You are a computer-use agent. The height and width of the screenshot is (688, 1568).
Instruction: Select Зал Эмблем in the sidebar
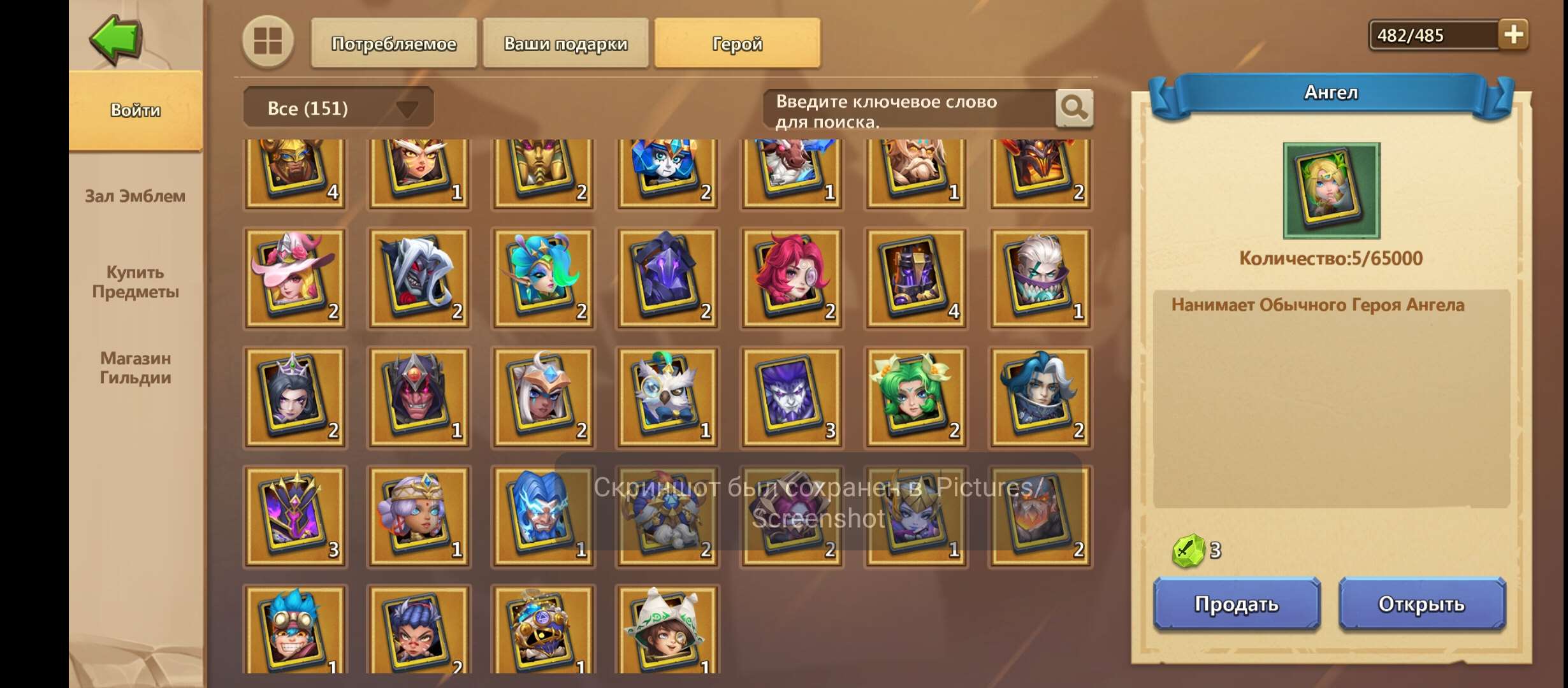coord(134,197)
